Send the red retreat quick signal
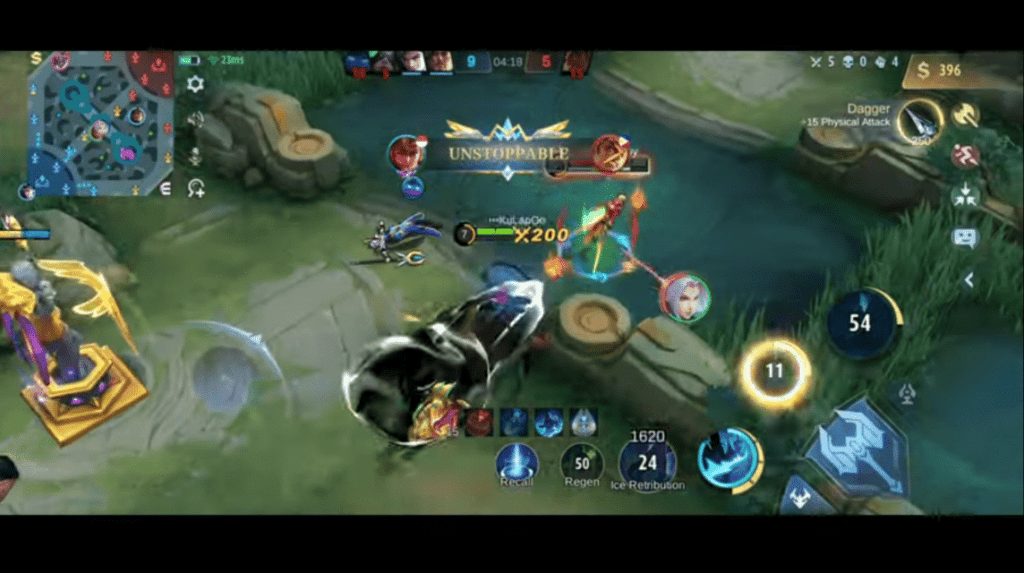1024x573 pixels. point(965,156)
